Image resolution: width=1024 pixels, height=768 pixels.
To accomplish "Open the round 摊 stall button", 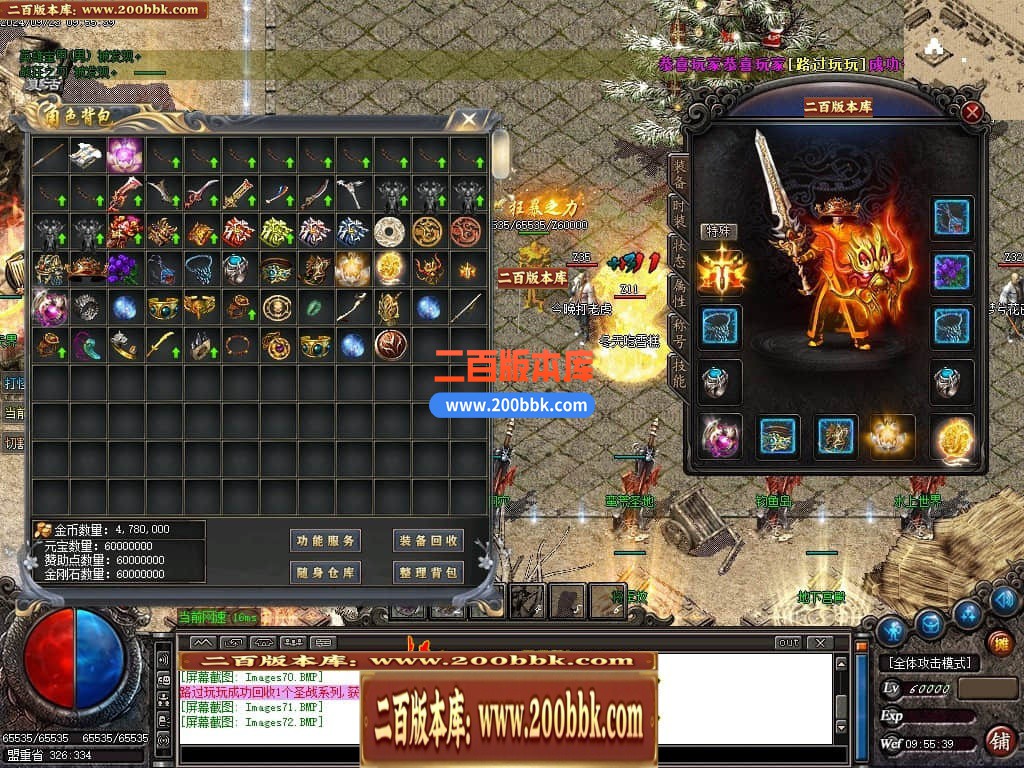I will point(998,643).
